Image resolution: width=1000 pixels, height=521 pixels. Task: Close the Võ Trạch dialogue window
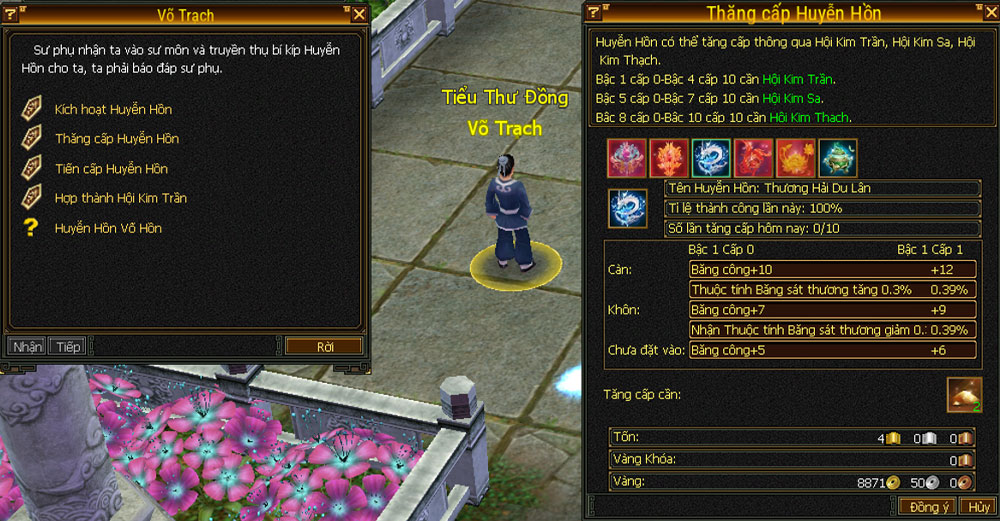coord(359,15)
